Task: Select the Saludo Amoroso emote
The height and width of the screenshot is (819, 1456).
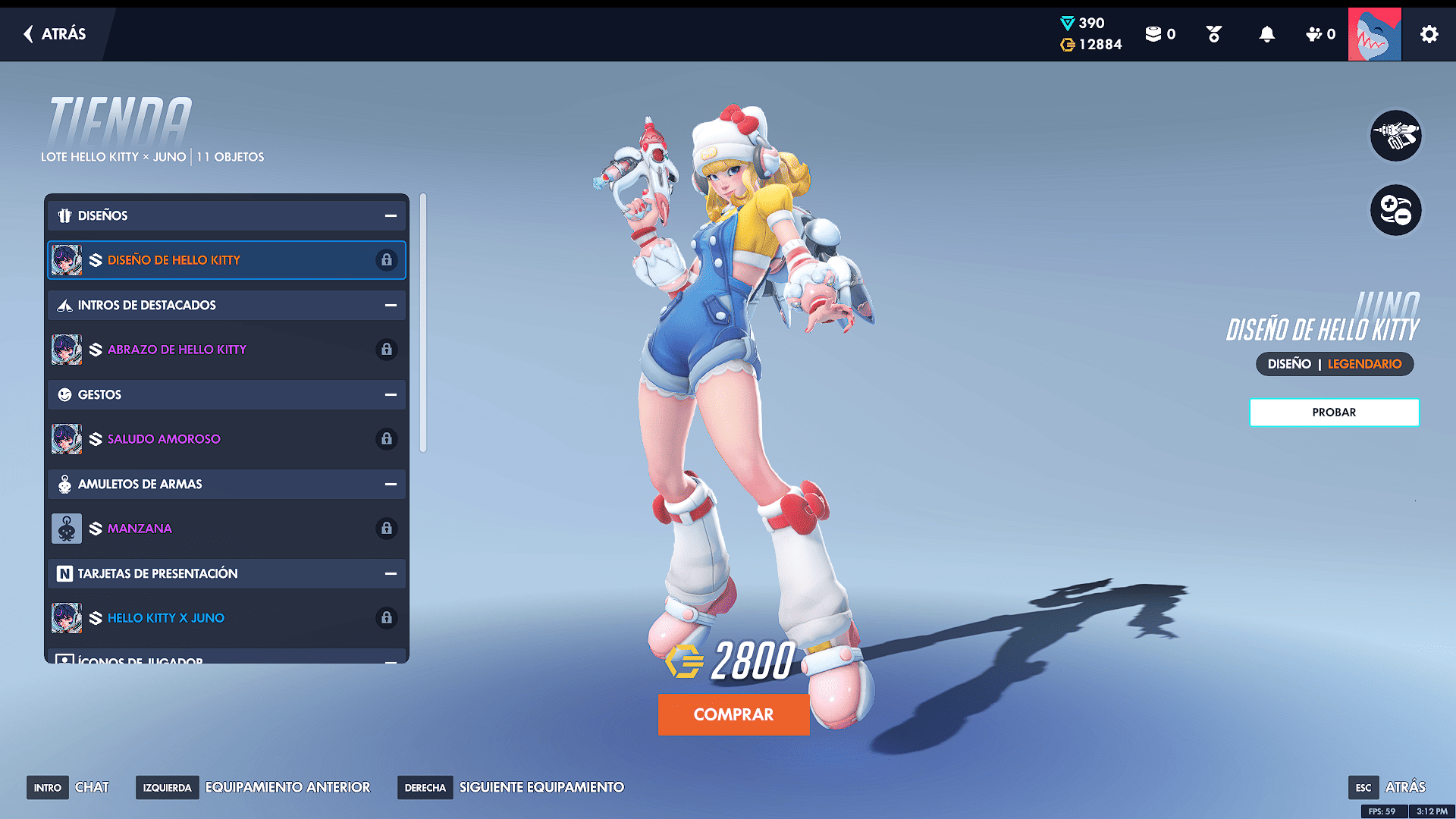Action: pos(226,439)
